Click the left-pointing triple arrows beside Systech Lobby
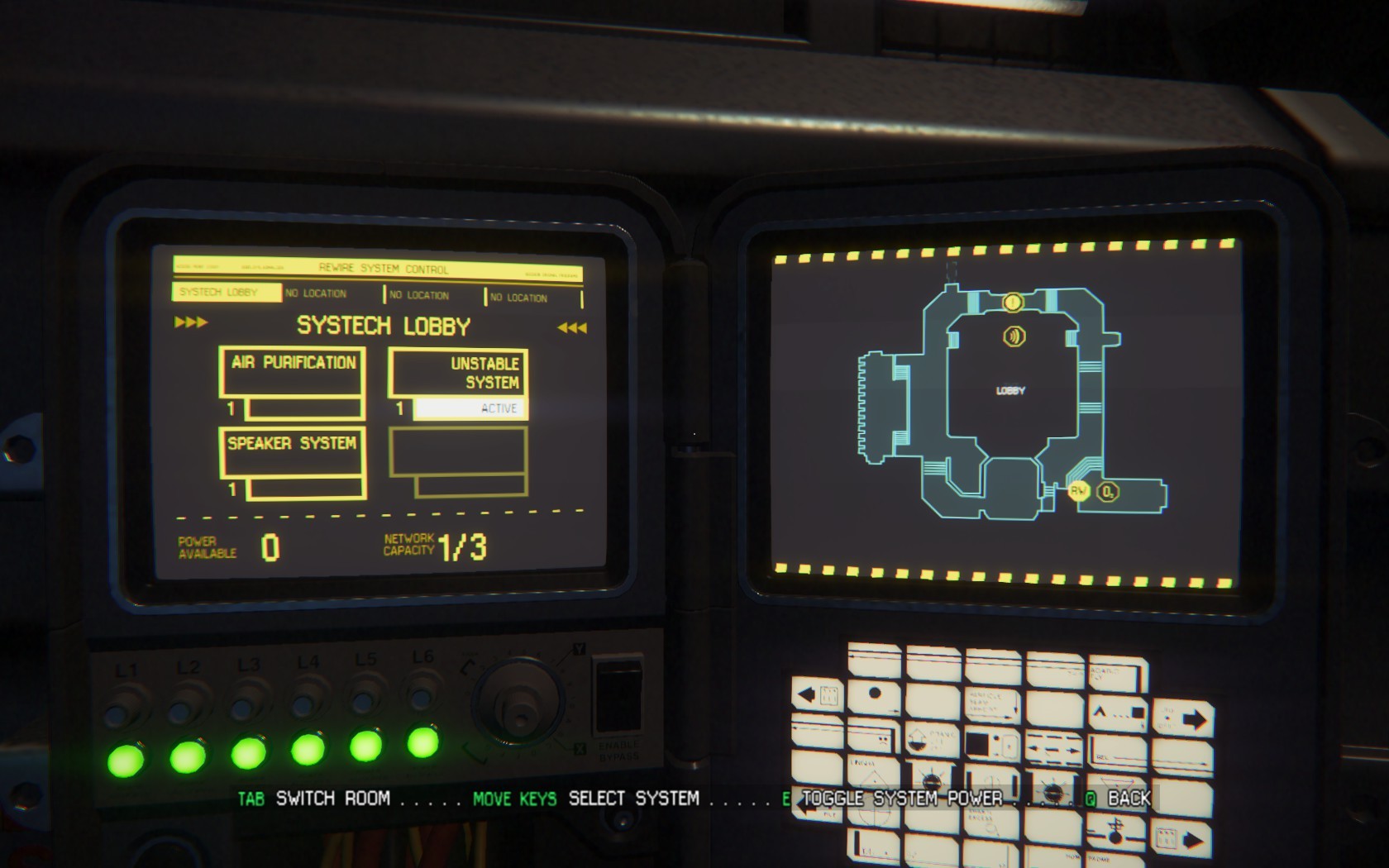 click(572, 328)
